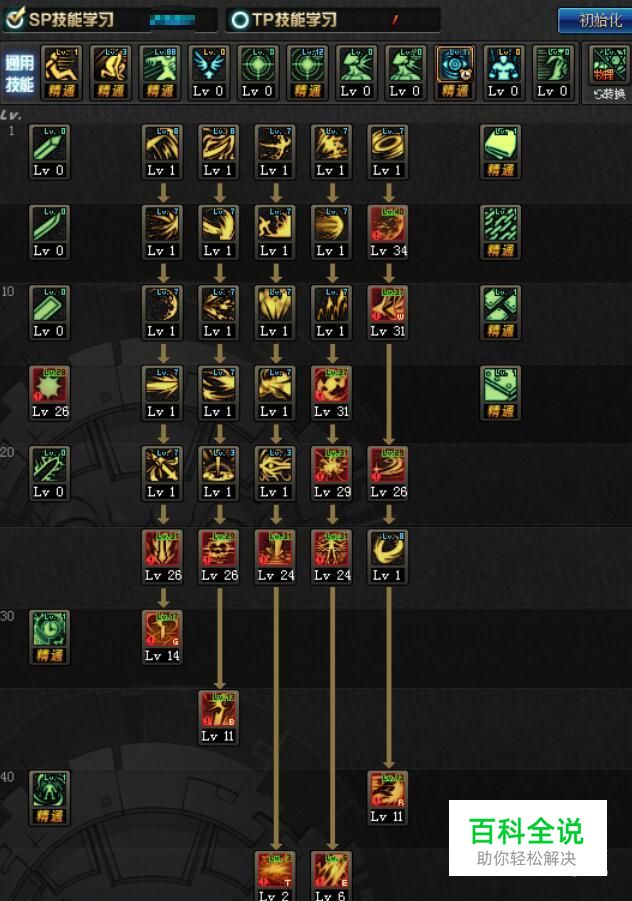632x901 pixels.
Task: Select the golden ring skill with Lv 34 below it
Action: [x=387, y=143]
